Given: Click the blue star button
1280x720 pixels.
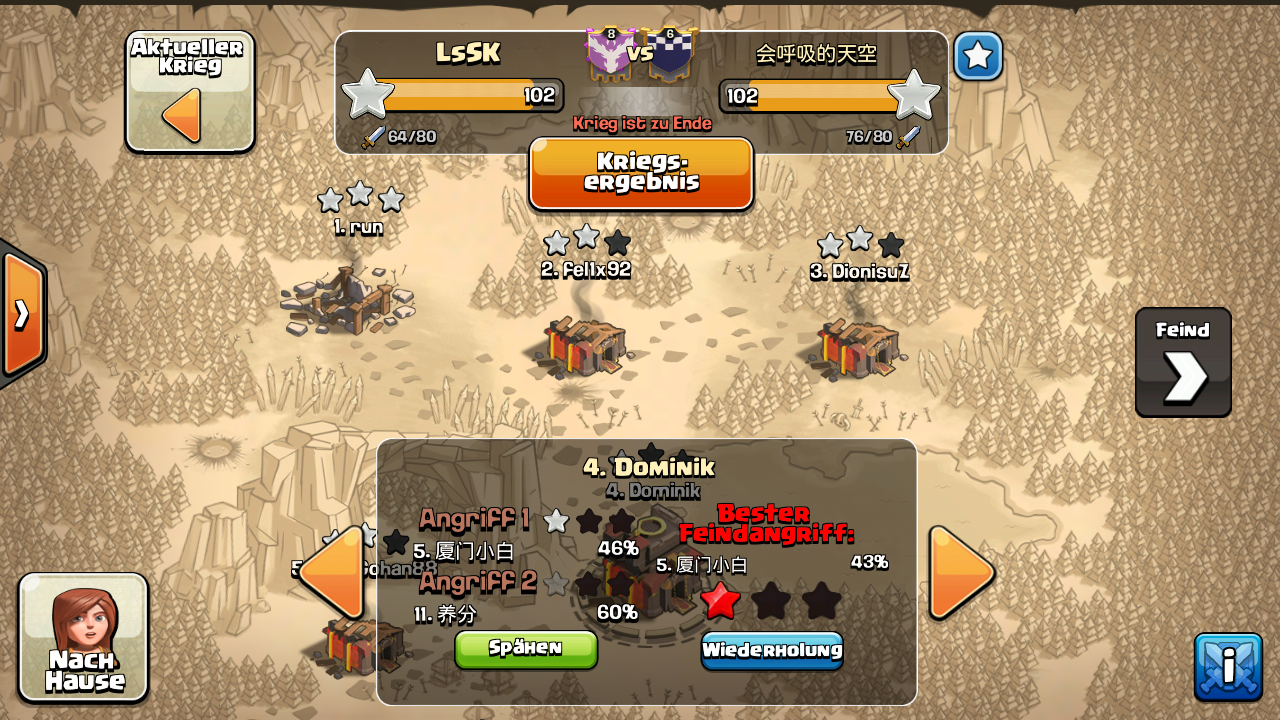Looking at the screenshot, I should [977, 56].
